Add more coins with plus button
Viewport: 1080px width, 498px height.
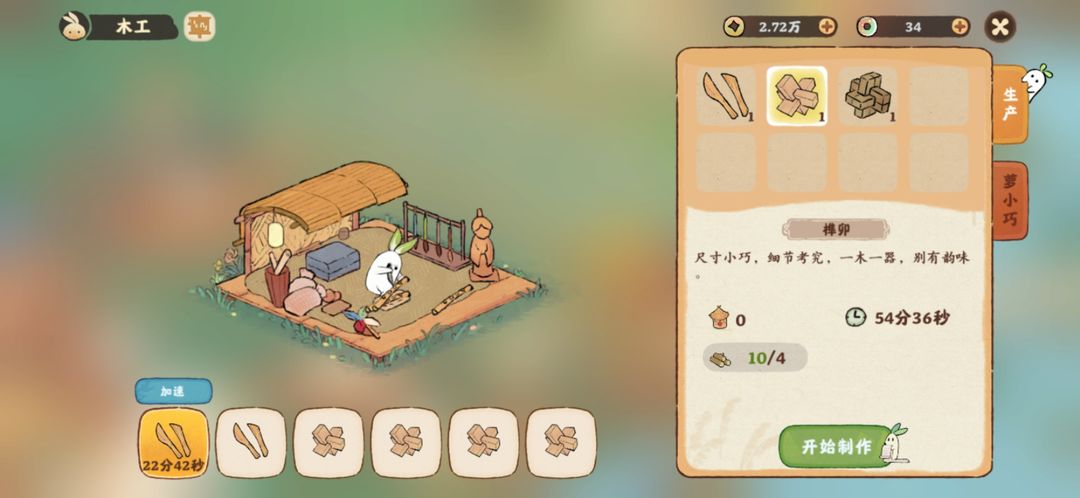point(827,27)
